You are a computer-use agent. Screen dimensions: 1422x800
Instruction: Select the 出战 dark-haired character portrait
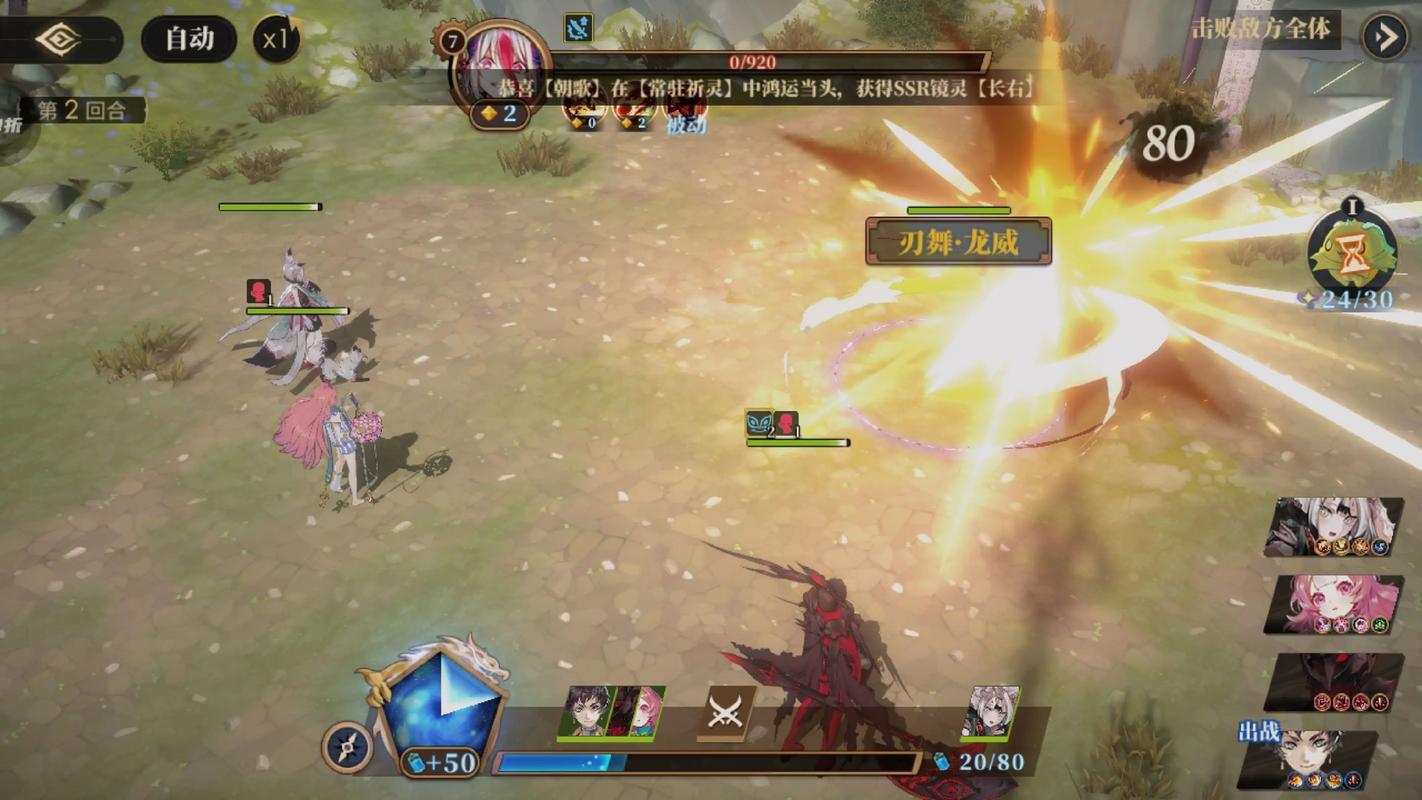1312,759
